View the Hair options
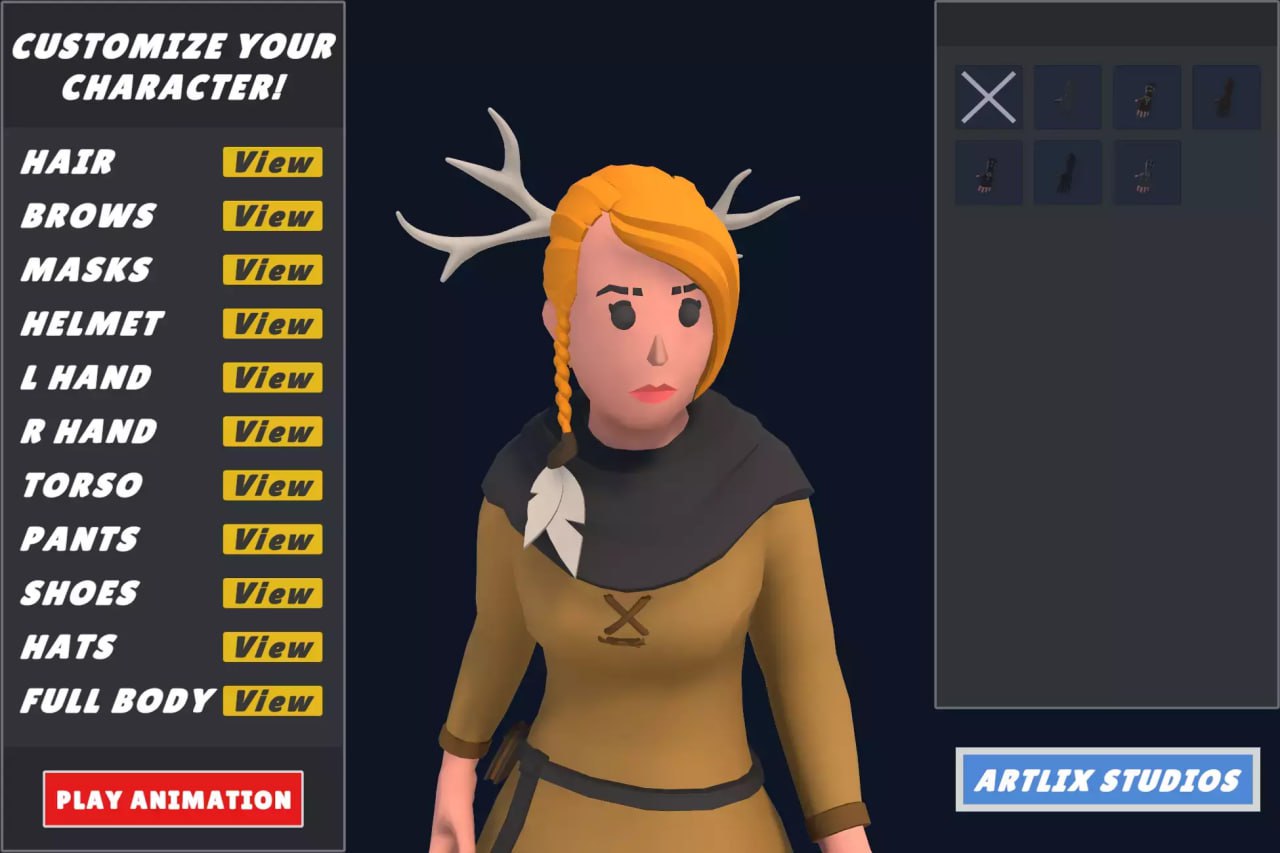The height and width of the screenshot is (853, 1280). point(271,163)
